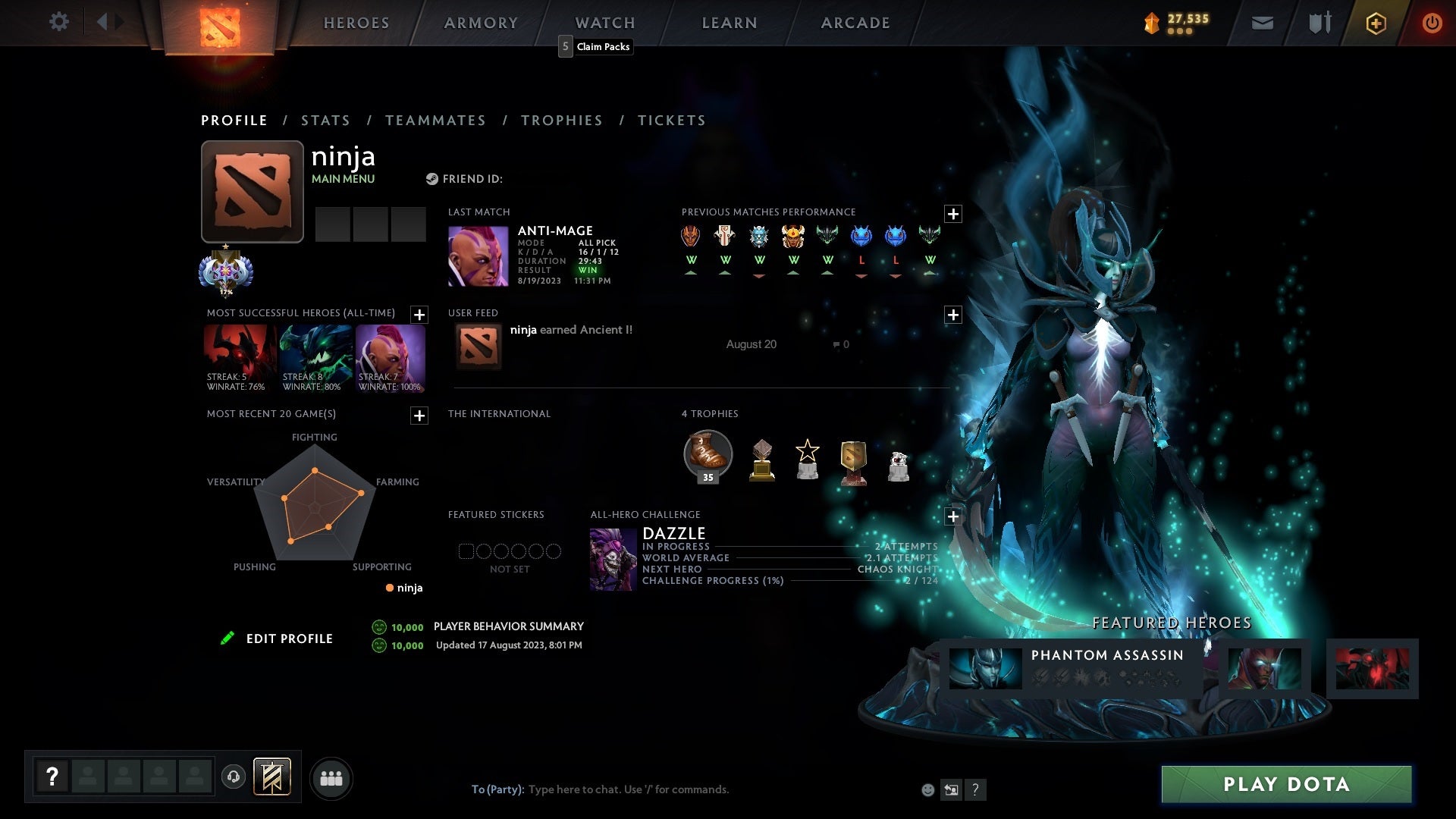Click the power/disconnect icon
1456x819 pixels.
1432,23
